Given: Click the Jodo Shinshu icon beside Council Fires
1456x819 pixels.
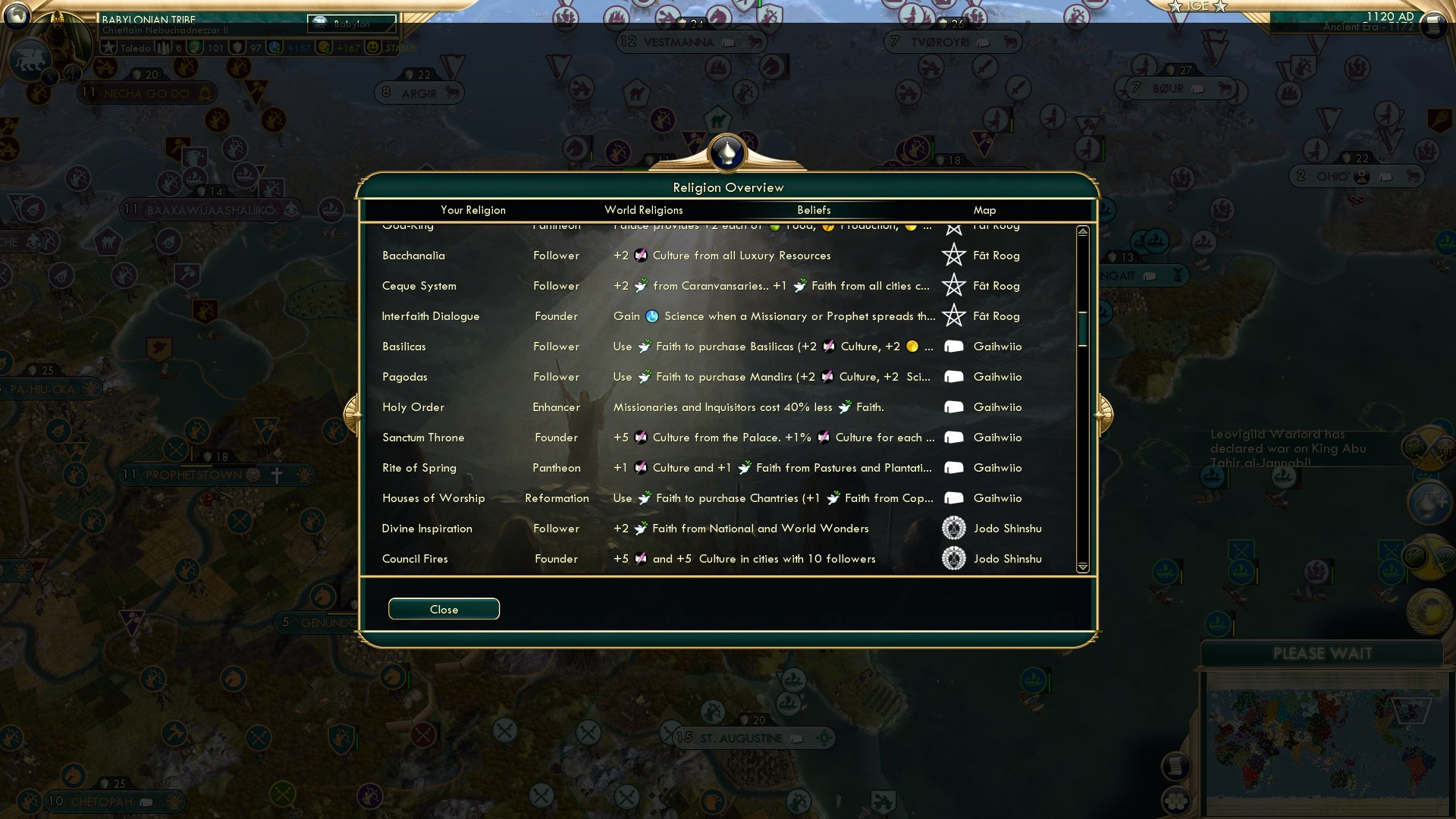Looking at the screenshot, I should pyautogui.click(x=953, y=559).
